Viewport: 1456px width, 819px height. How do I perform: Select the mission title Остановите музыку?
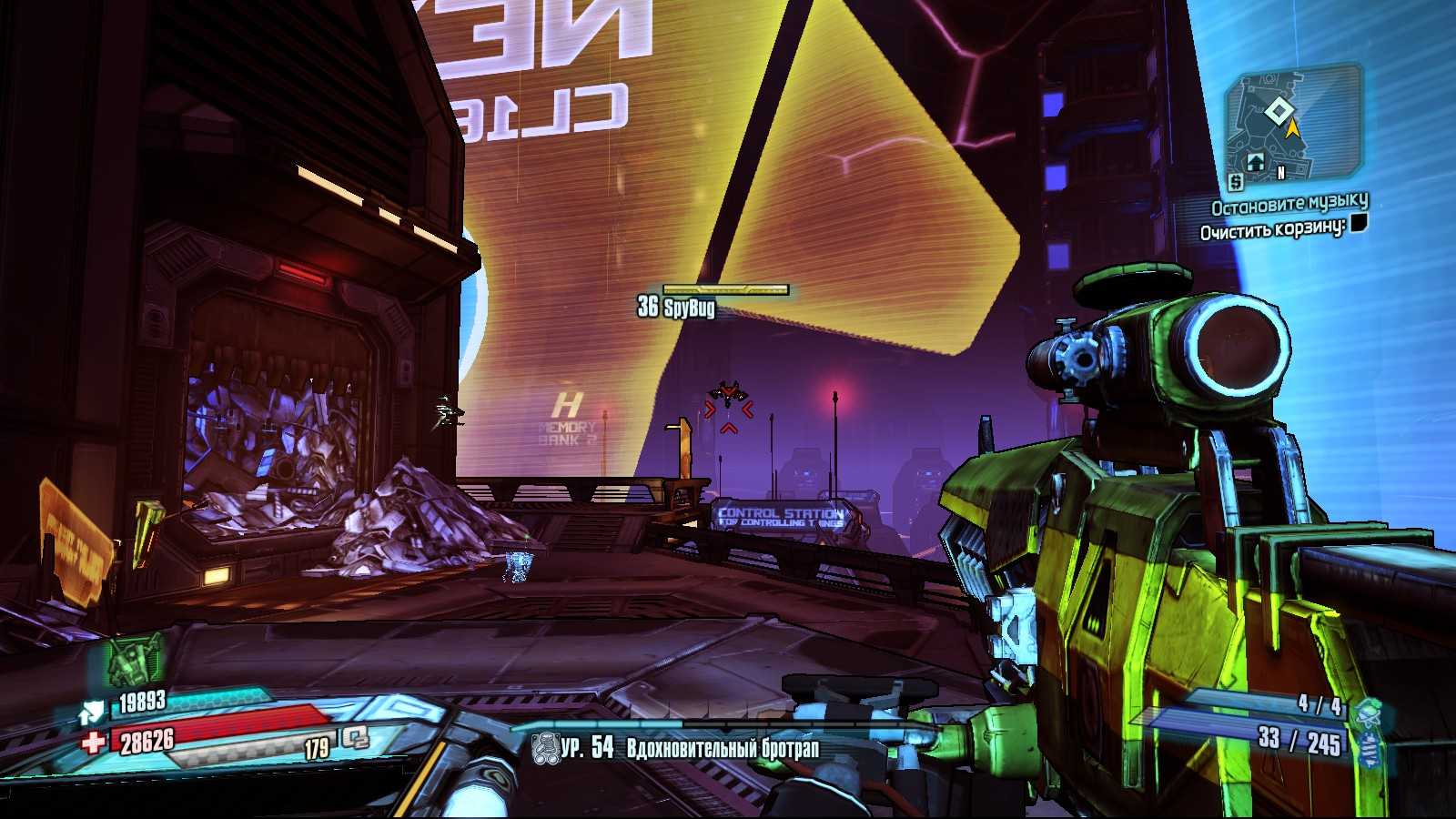click(1289, 204)
